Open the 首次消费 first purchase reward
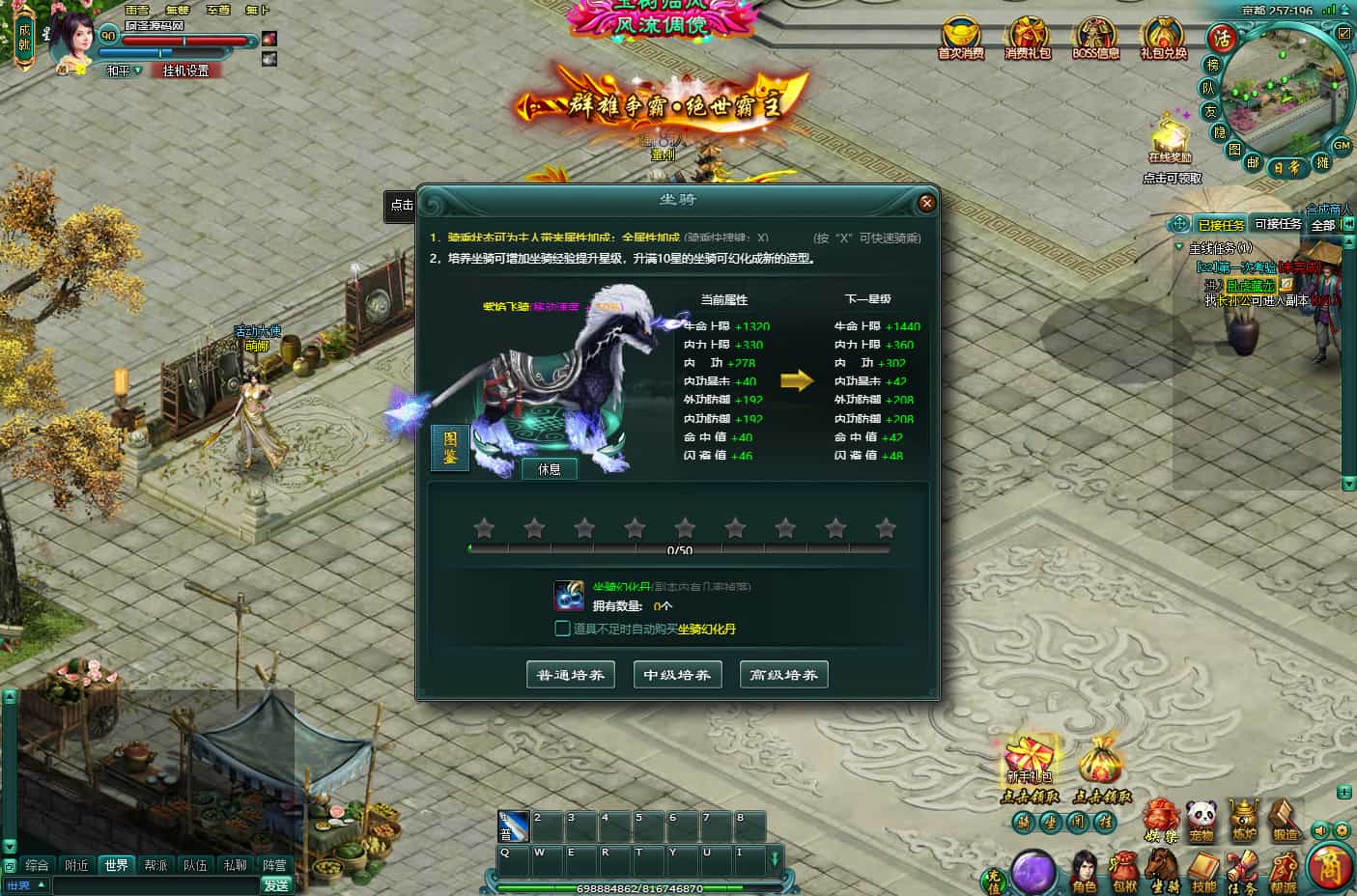Image resolution: width=1357 pixels, height=896 pixels. 960,38
